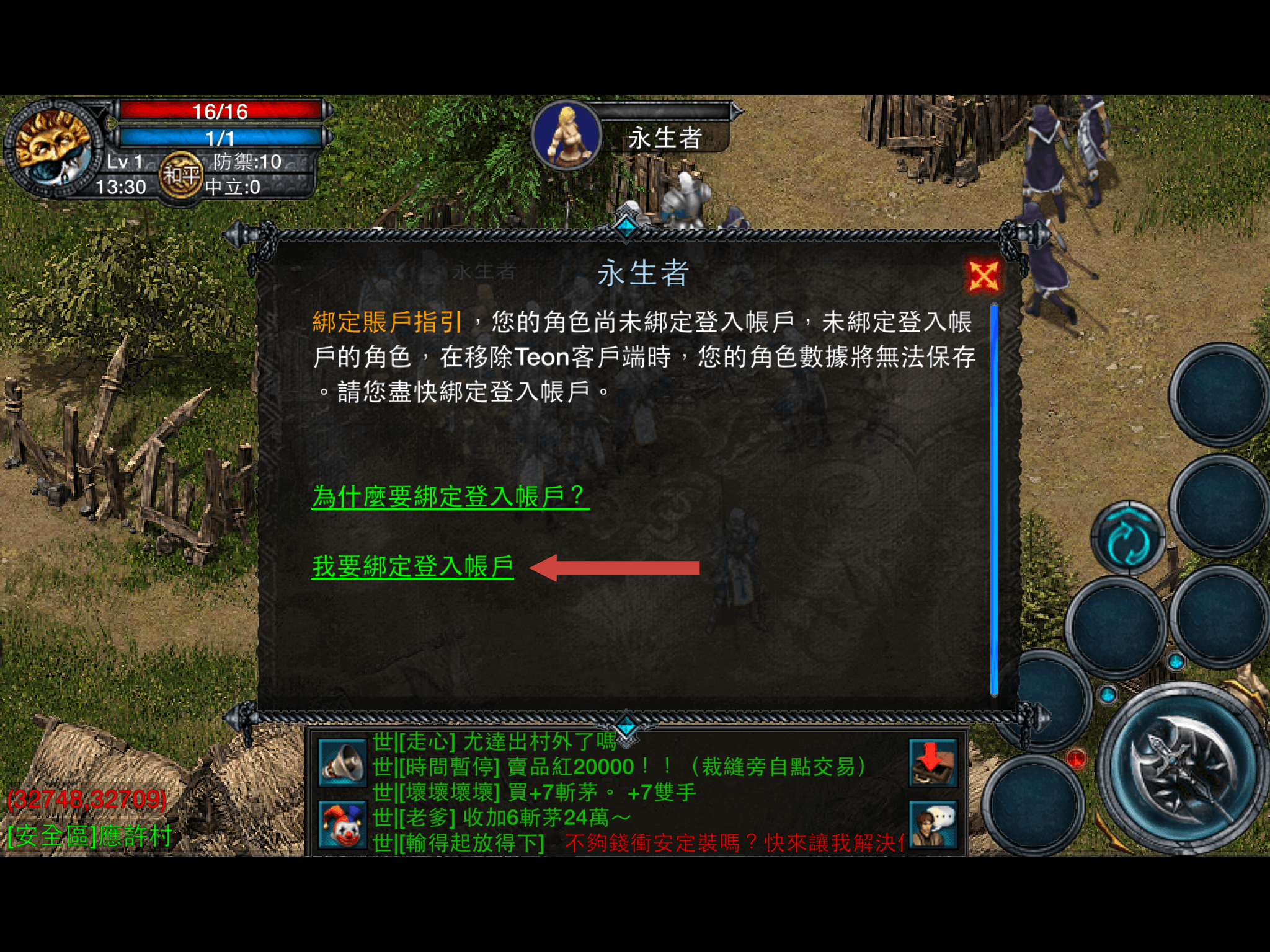Open the treasure chest with red arrow

pos(933,763)
